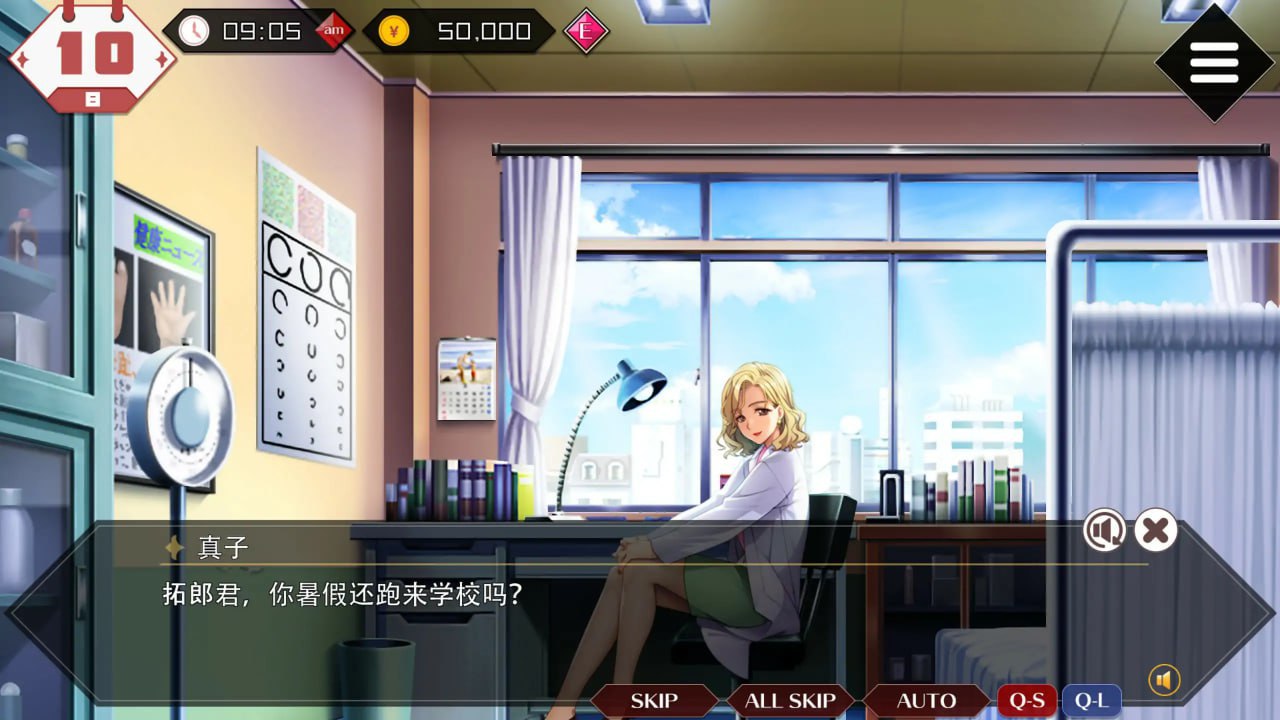Image resolution: width=1280 pixels, height=720 pixels.
Task: Open the quick save Q-S panel
Action: [x=1026, y=700]
